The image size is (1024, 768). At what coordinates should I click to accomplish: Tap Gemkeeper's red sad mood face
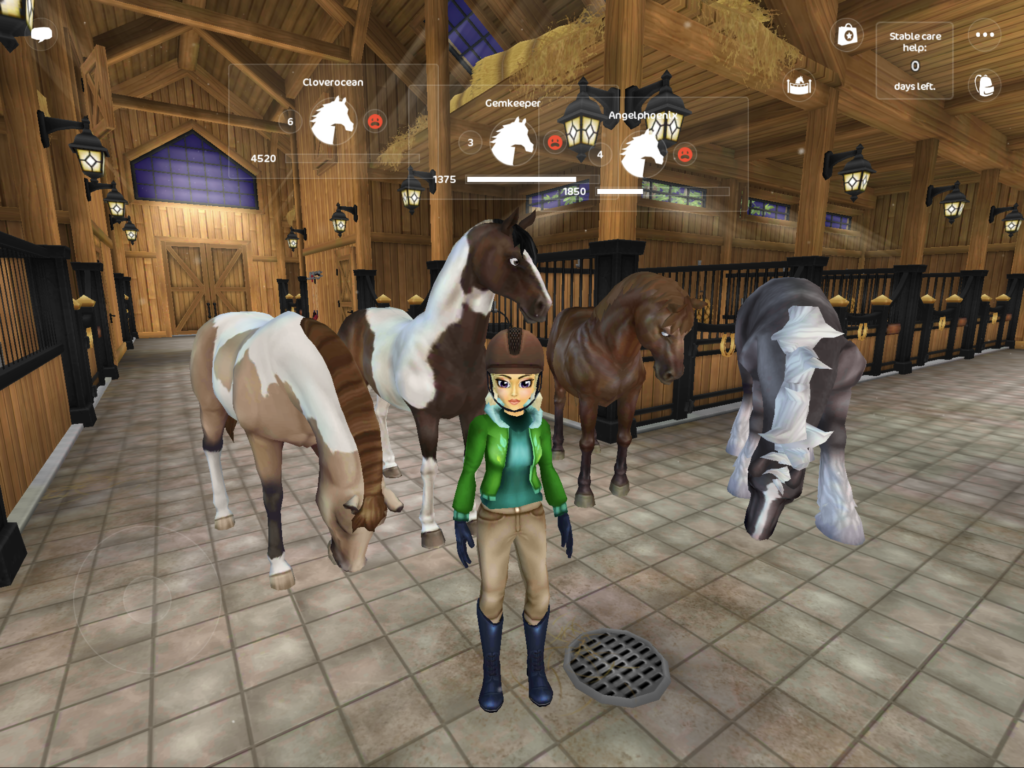[555, 142]
